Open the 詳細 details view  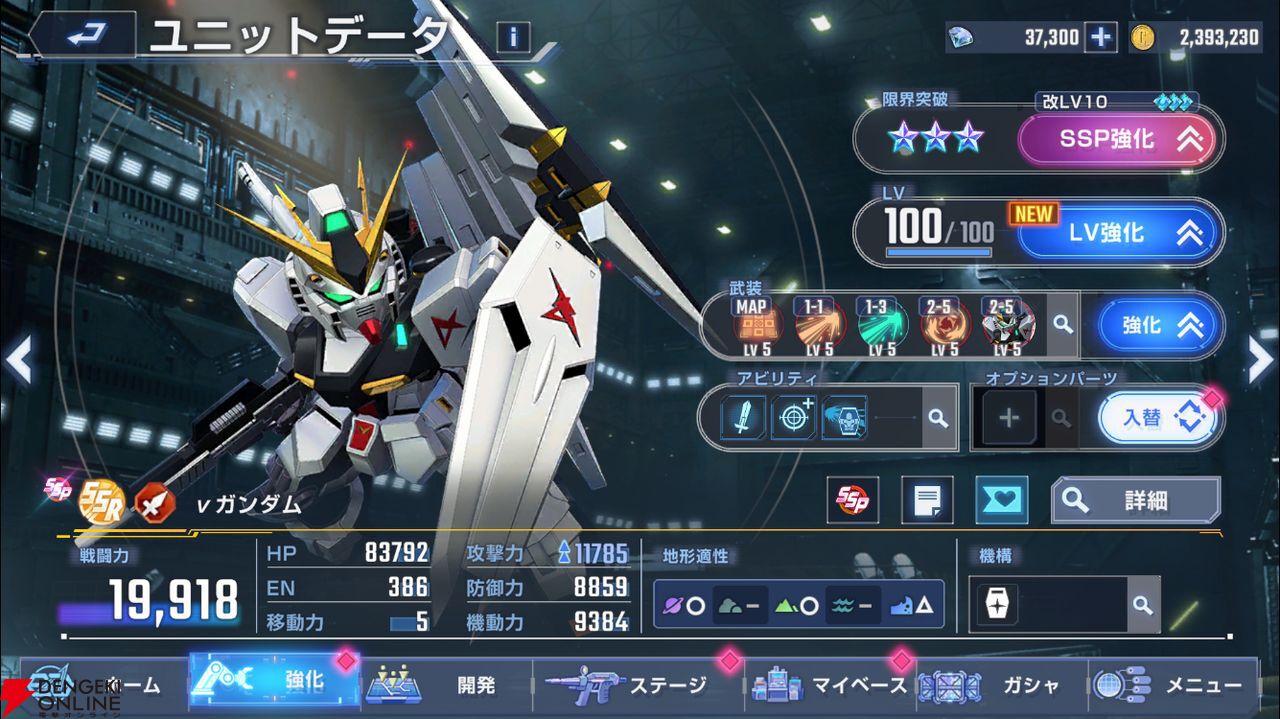point(1135,500)
